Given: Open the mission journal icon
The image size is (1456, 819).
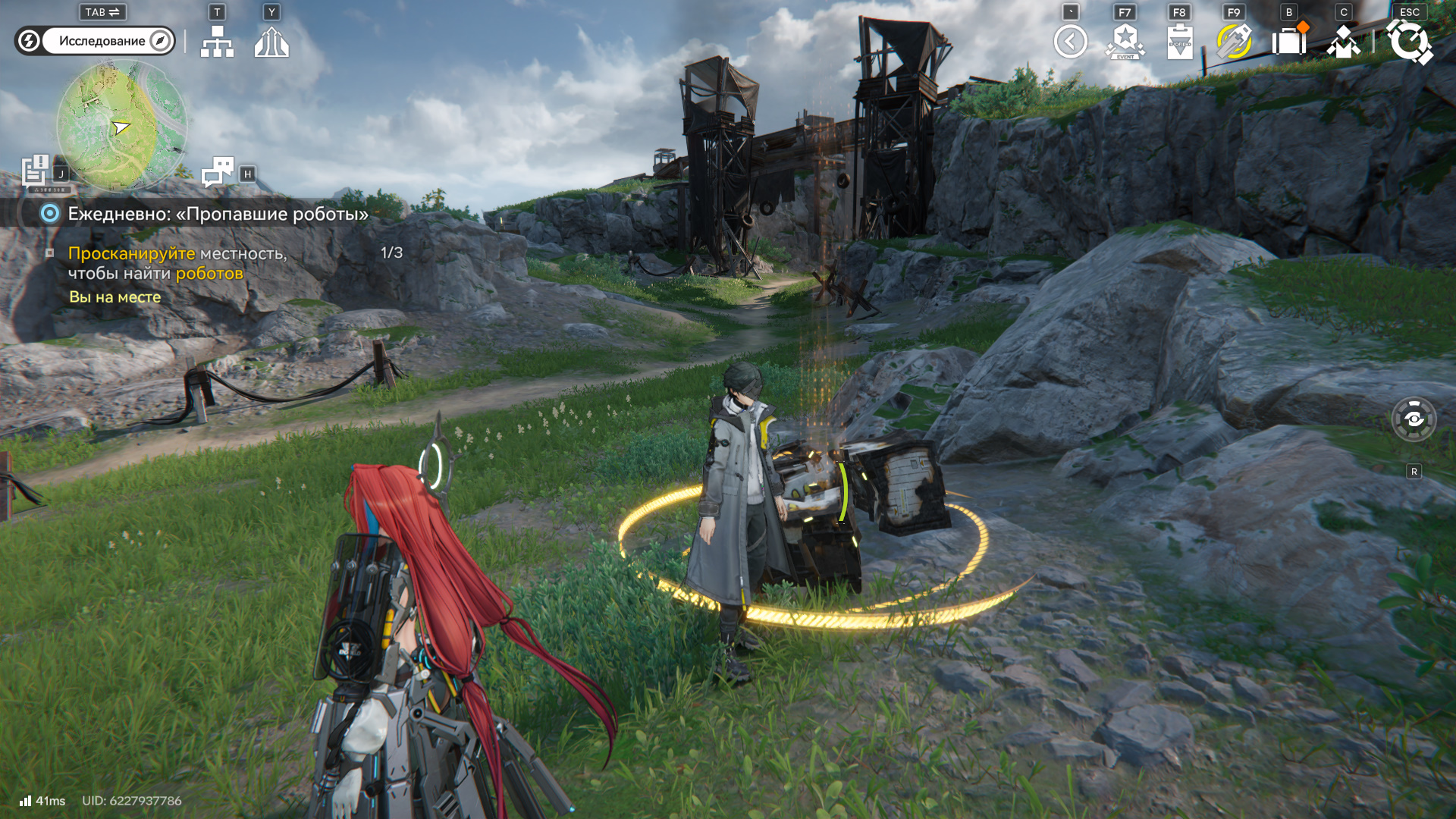Looking at the screenshot, I should click(x=36, y=171).
